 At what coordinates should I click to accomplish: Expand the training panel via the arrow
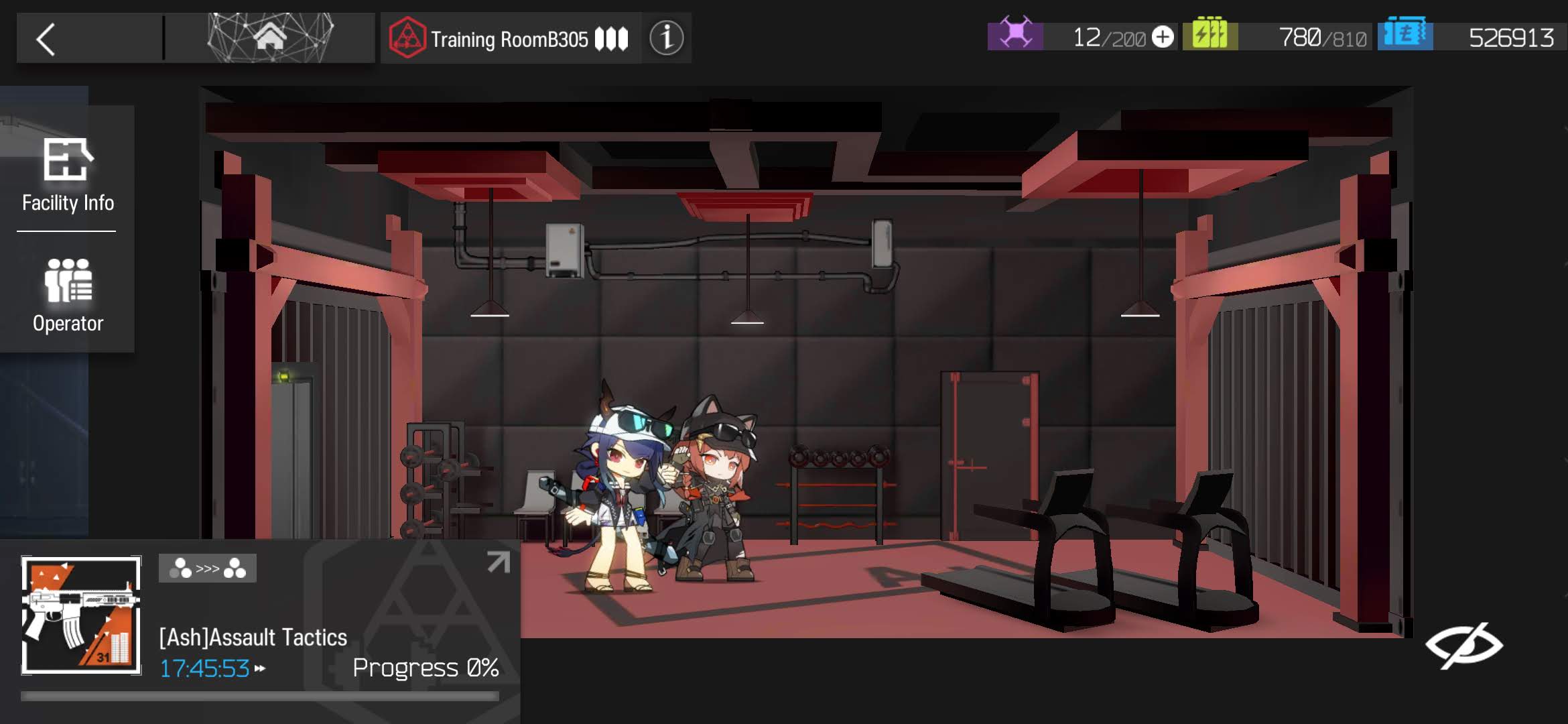click(499, 562)
